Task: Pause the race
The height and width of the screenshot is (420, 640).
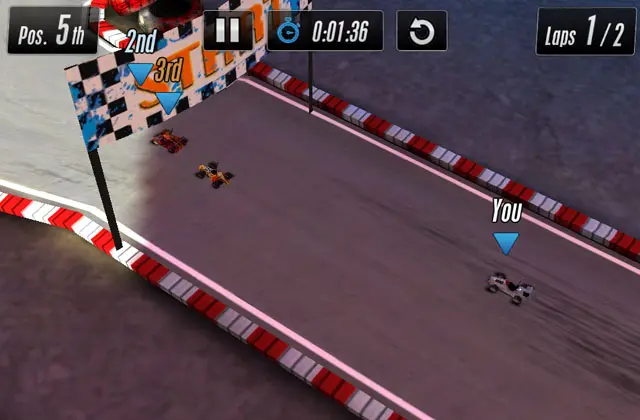Action: coord(228,31)
